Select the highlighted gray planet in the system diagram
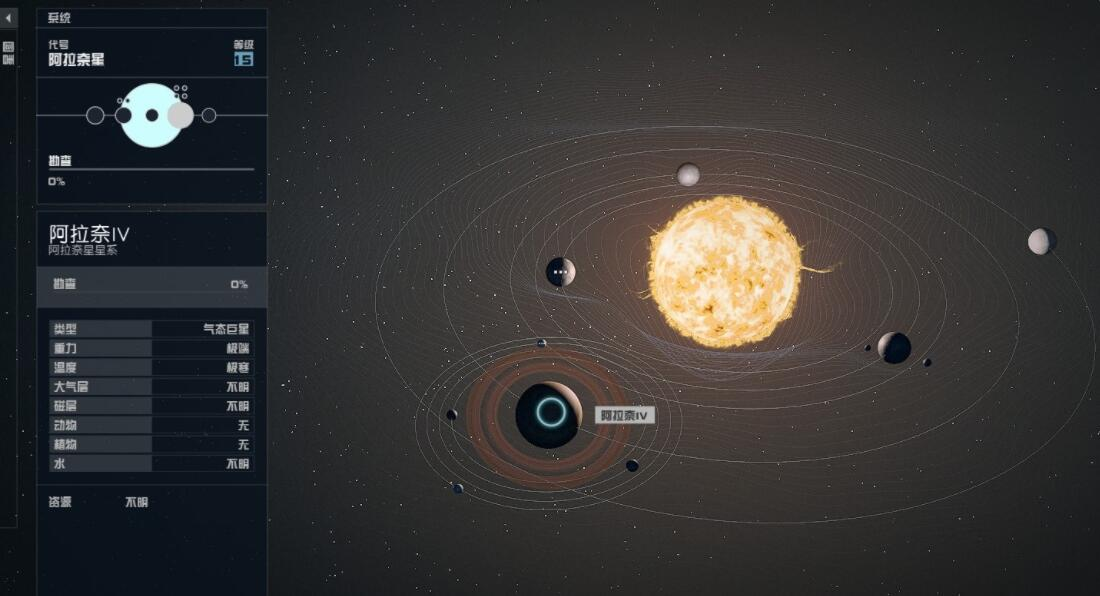The image size is (1100, 596). (x=180, y=115)
